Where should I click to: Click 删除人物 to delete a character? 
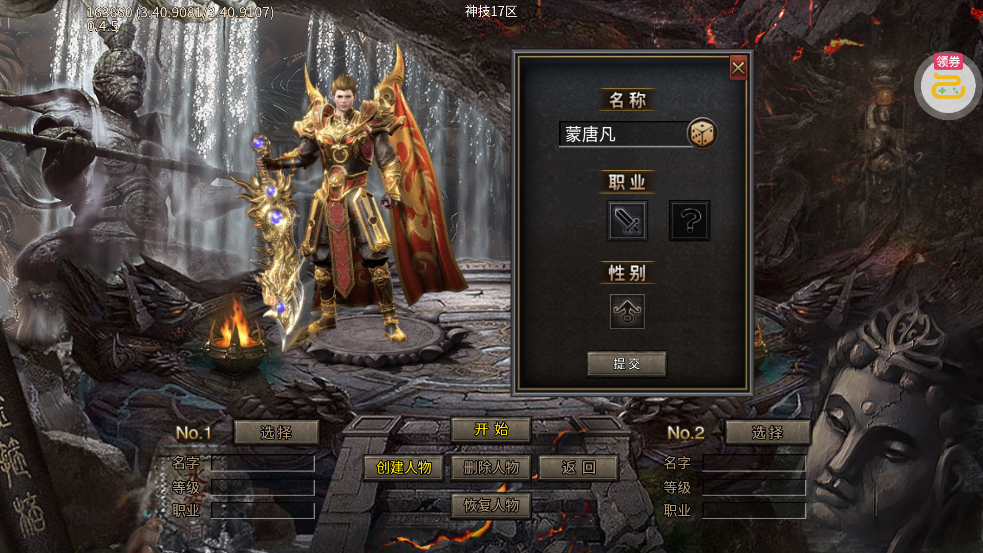[490, 468]
